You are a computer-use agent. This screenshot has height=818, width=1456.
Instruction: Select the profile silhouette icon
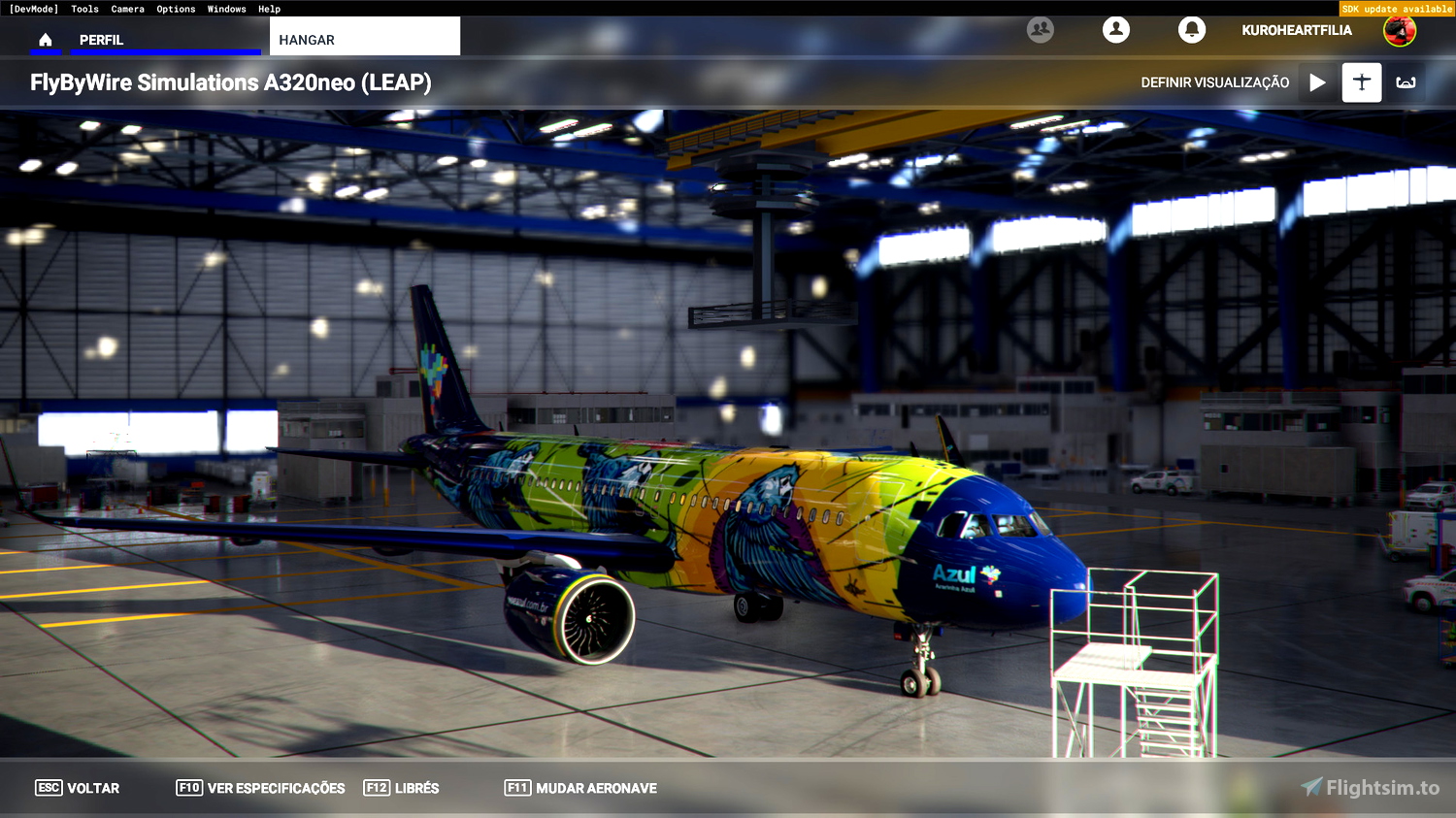[x=1115, y=30]
